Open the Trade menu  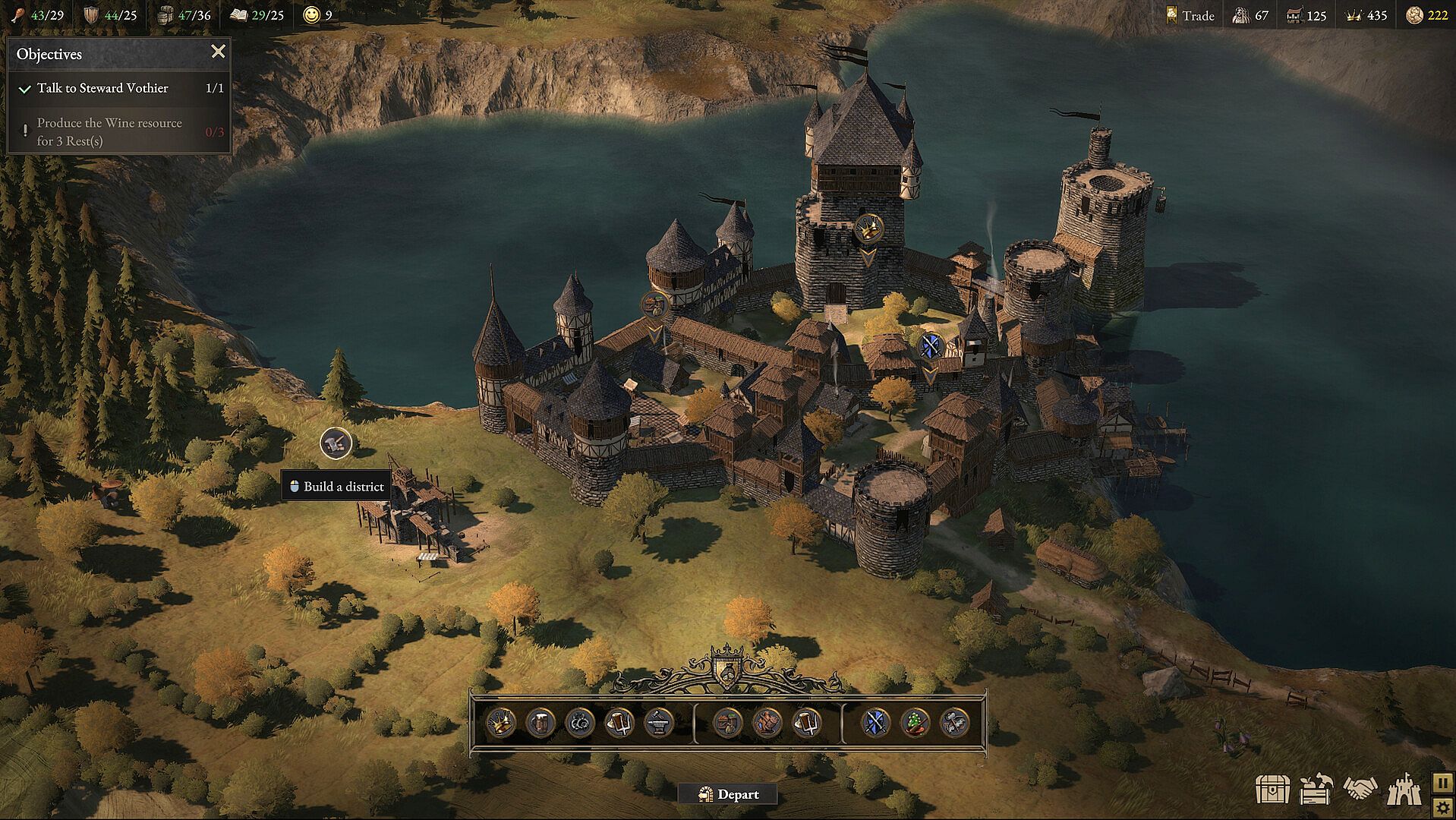coord(1190,15)
